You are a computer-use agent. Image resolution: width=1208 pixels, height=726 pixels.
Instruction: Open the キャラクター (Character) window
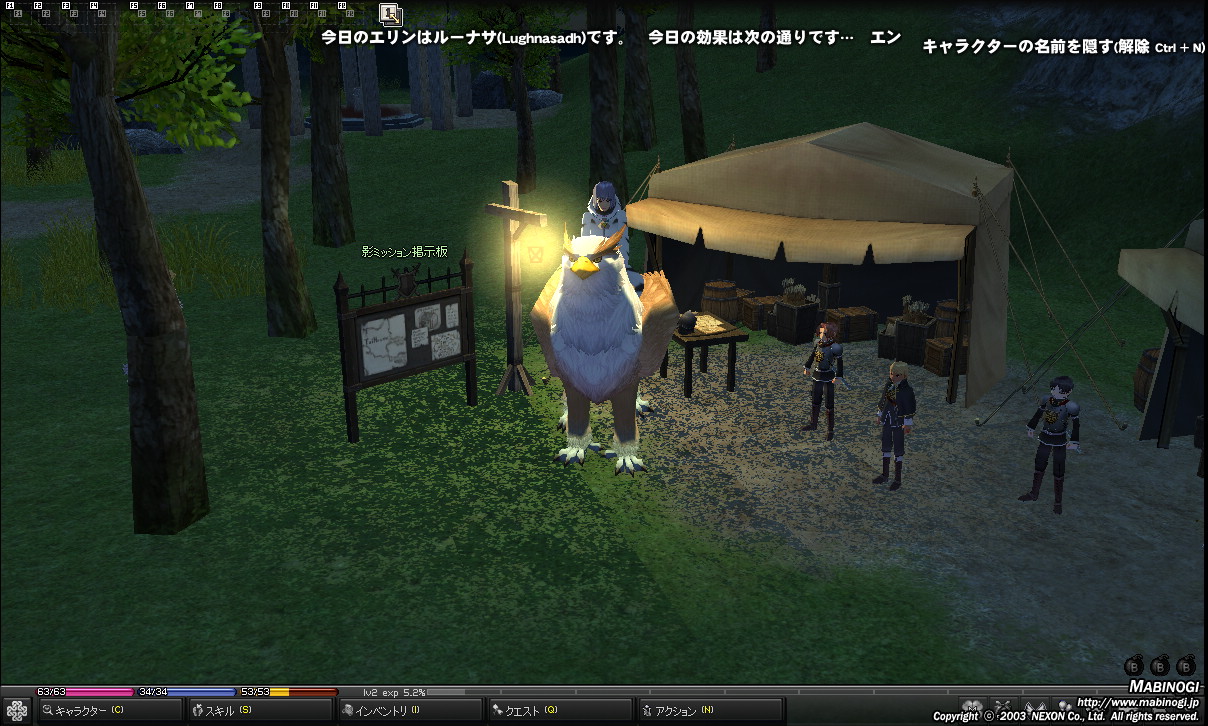click(x=108, y=710)
